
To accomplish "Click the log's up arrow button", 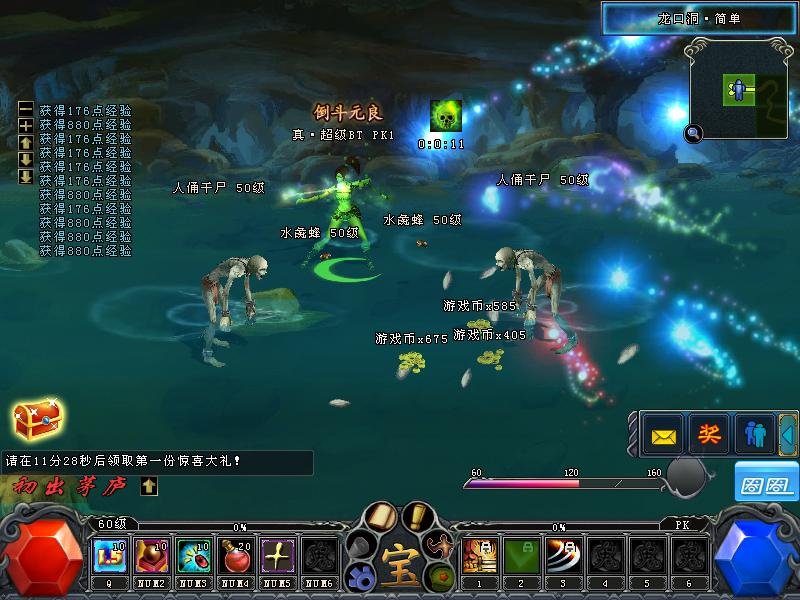I will point(26,143).
